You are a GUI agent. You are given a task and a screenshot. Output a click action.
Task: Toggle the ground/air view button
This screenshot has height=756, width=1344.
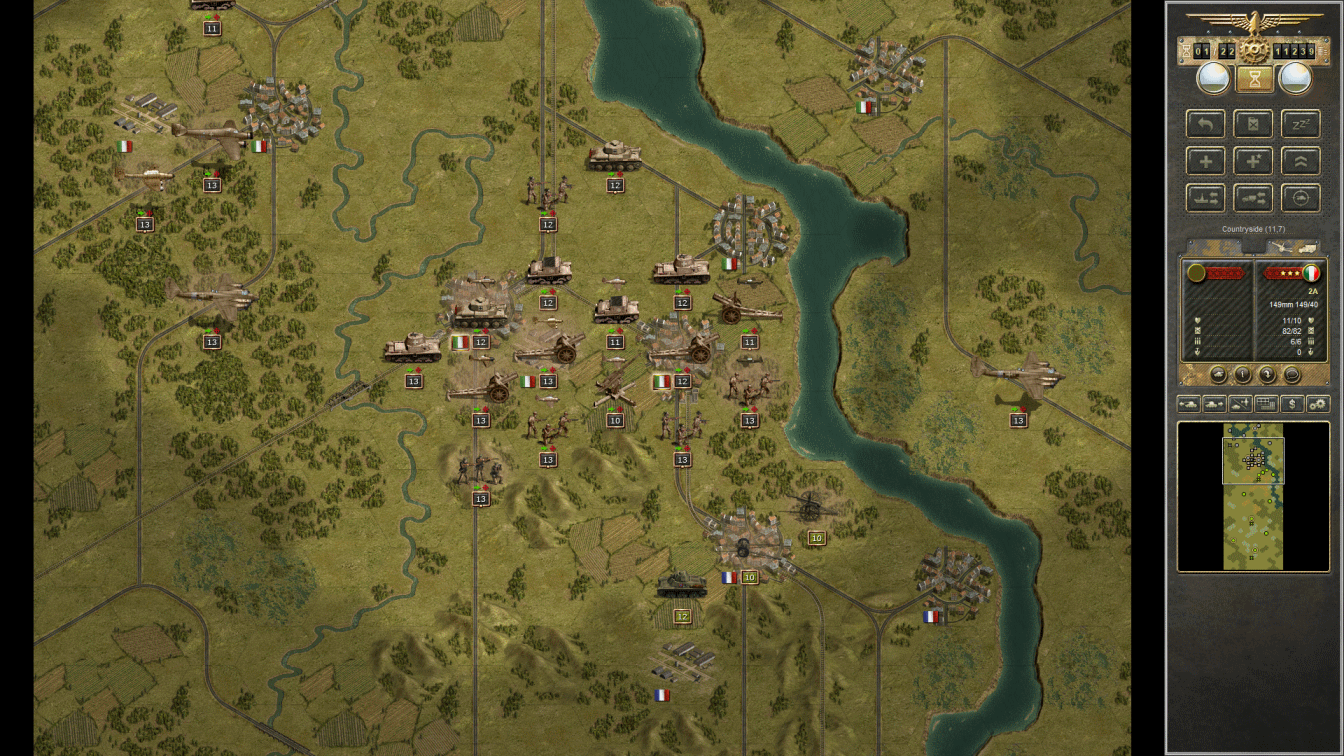1241,404
